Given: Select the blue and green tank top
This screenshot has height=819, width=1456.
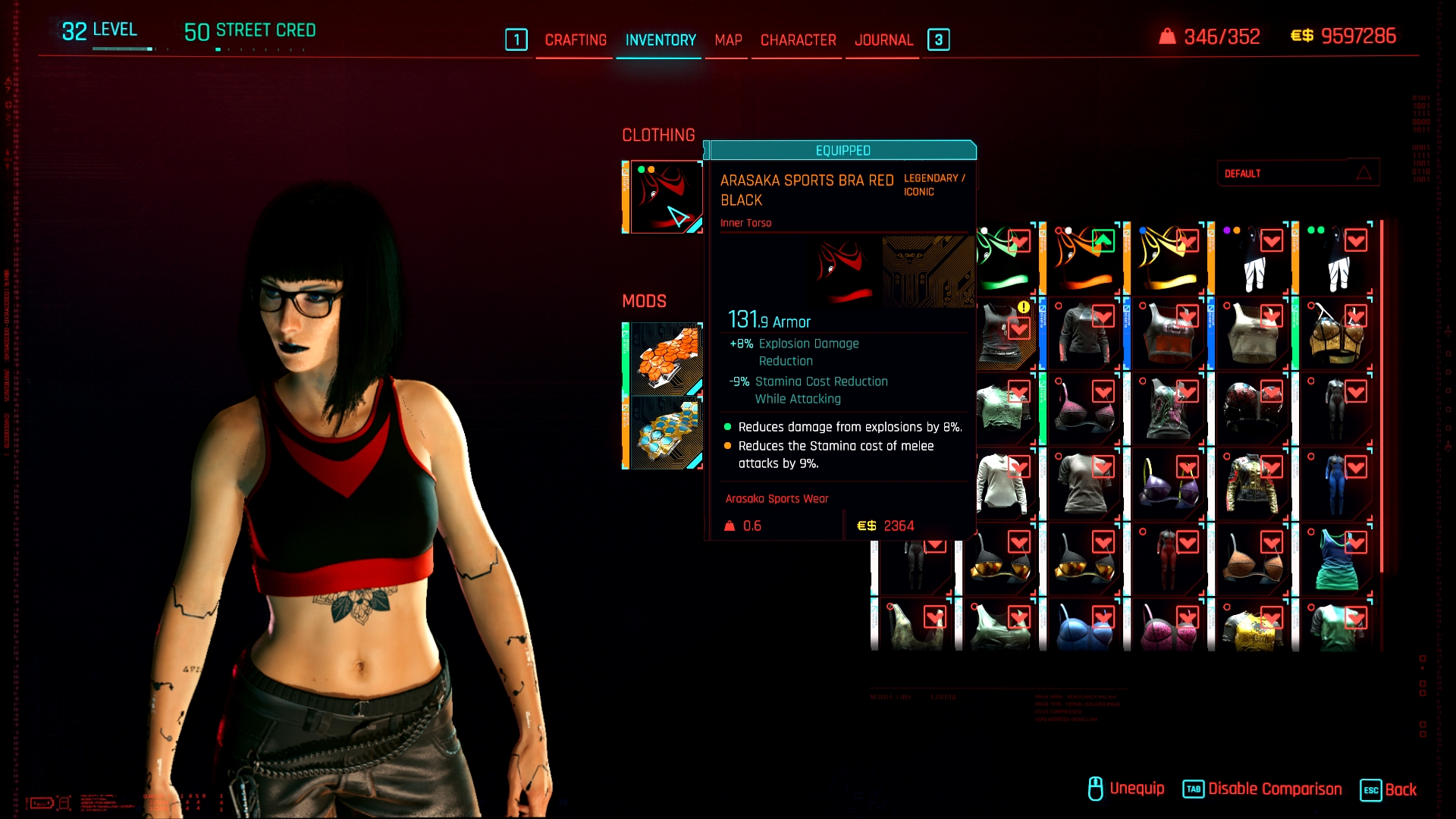Looking at the screenshot, I should point(1335,559).
